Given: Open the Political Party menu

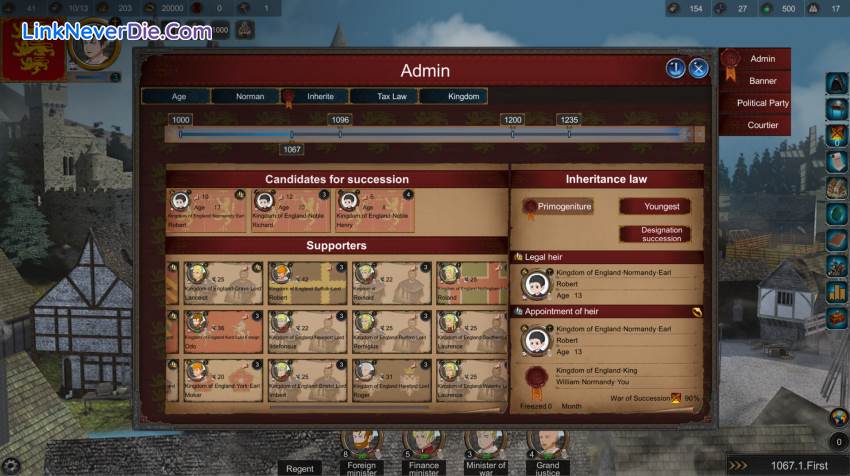Looking at the screenshot, I should (x=763, y=103).
